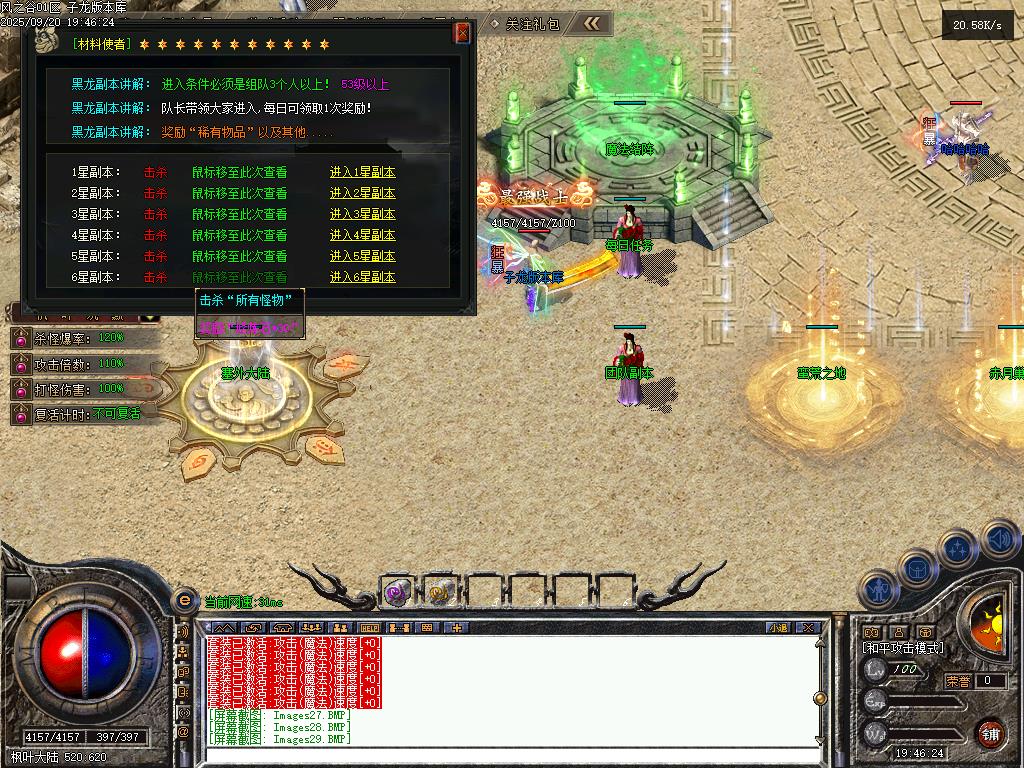Click the 小退 logout button
The height and width of the screenshot is (768, 1024).
pos(778,628)
